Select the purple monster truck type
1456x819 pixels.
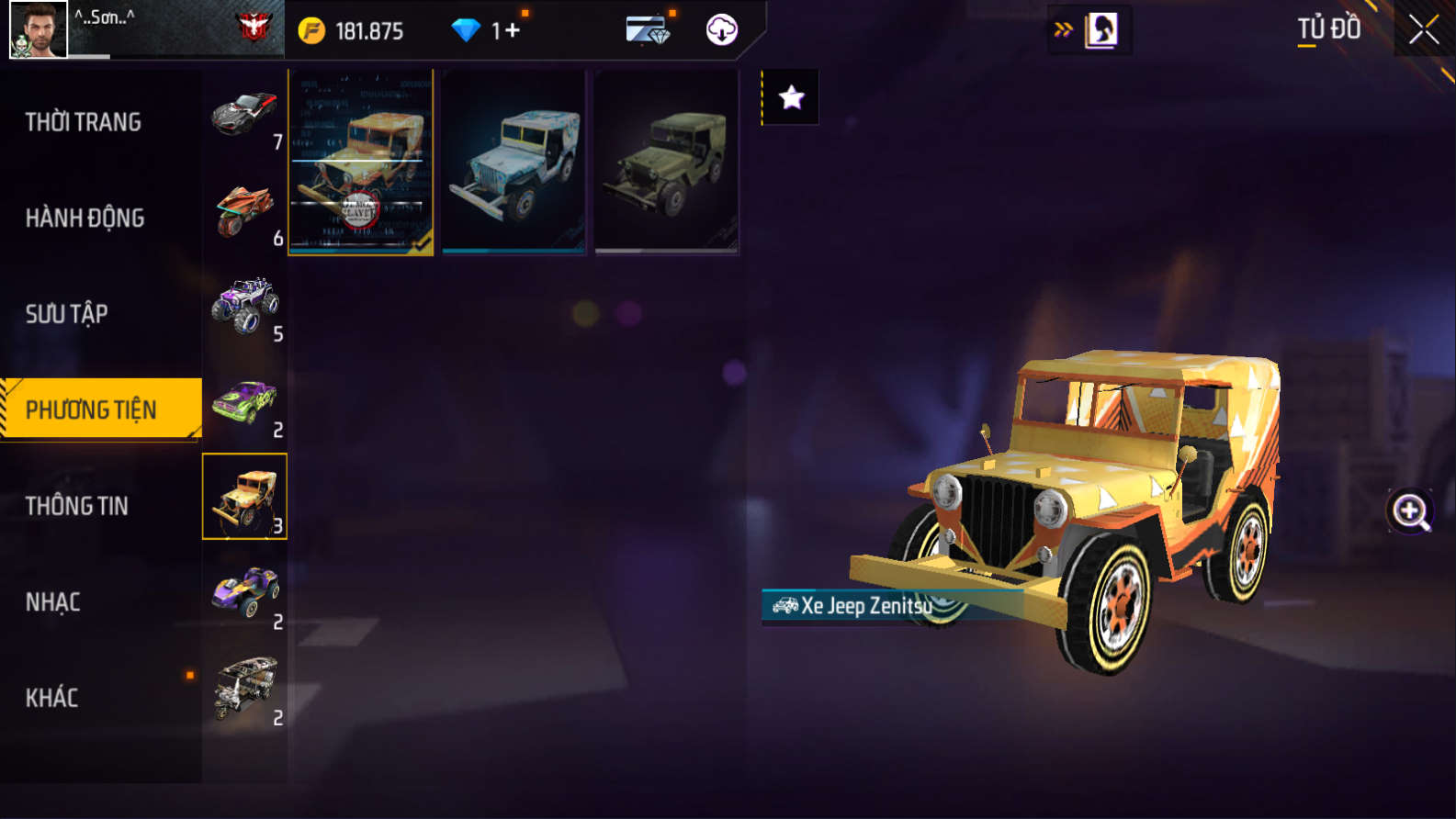244,306
